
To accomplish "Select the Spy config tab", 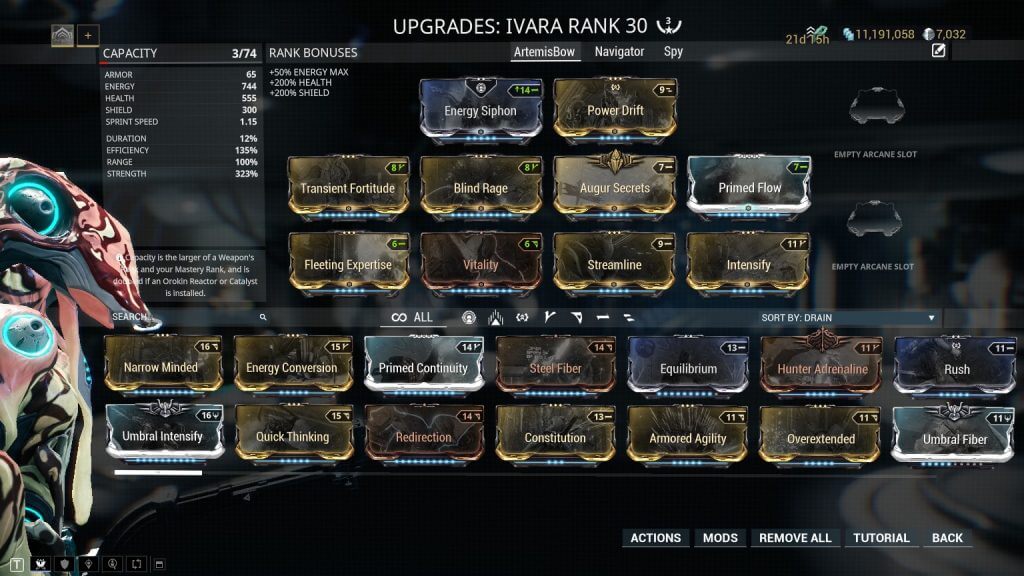I will pyautogui.click(x=674, y=52).
